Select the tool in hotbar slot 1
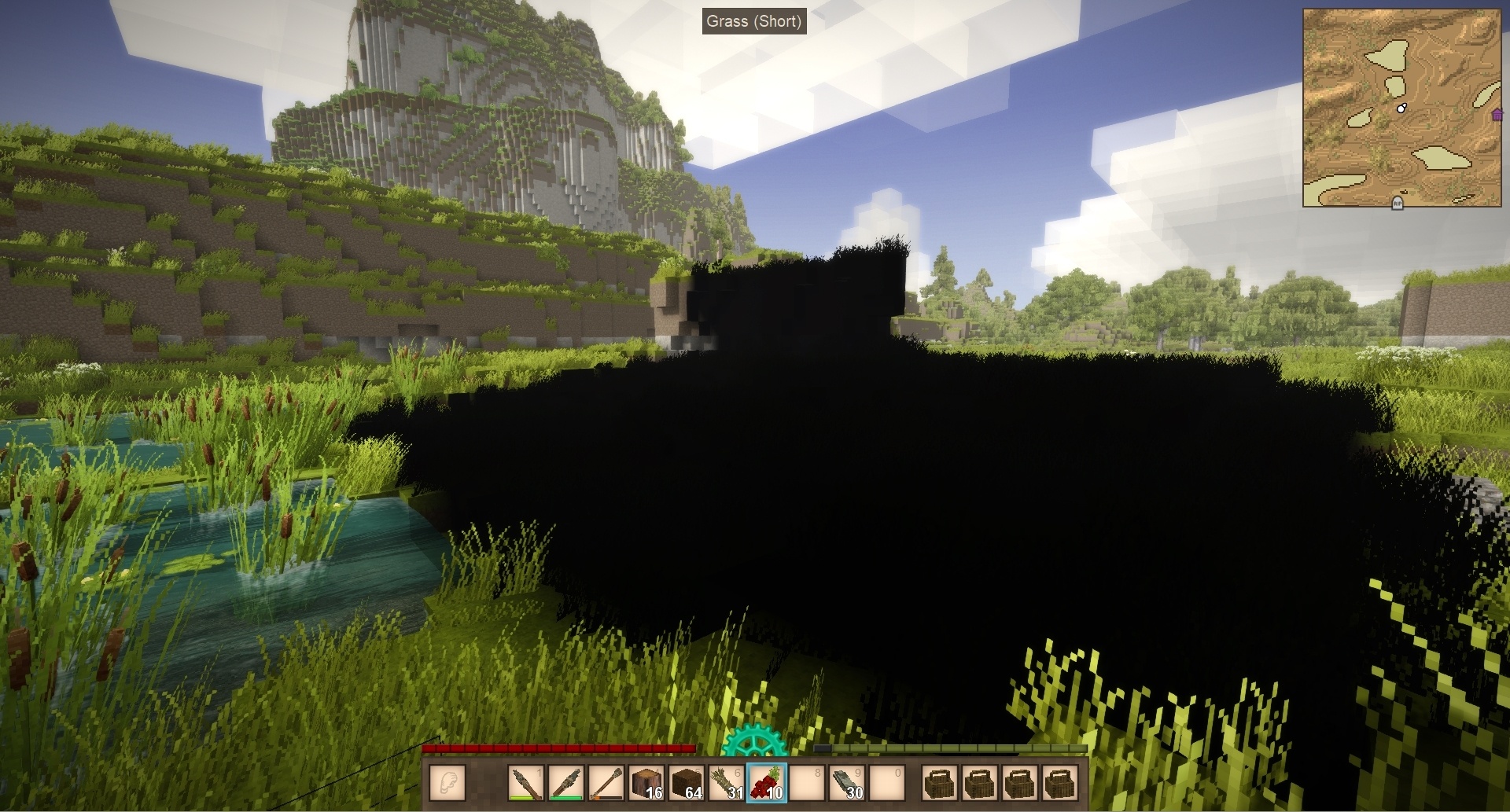This screenshot has width=1510, height=812. coord(527,783)
